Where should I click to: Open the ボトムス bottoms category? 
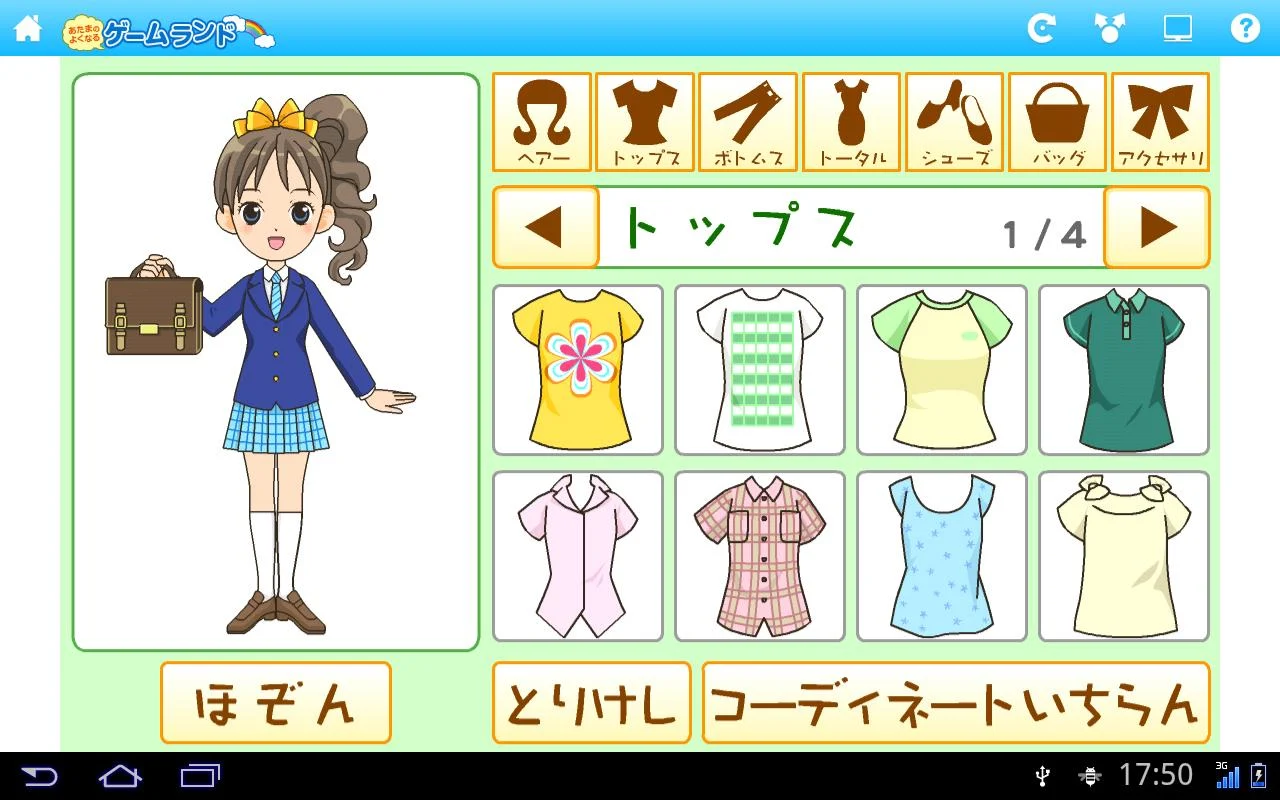(x=747, y=120)
